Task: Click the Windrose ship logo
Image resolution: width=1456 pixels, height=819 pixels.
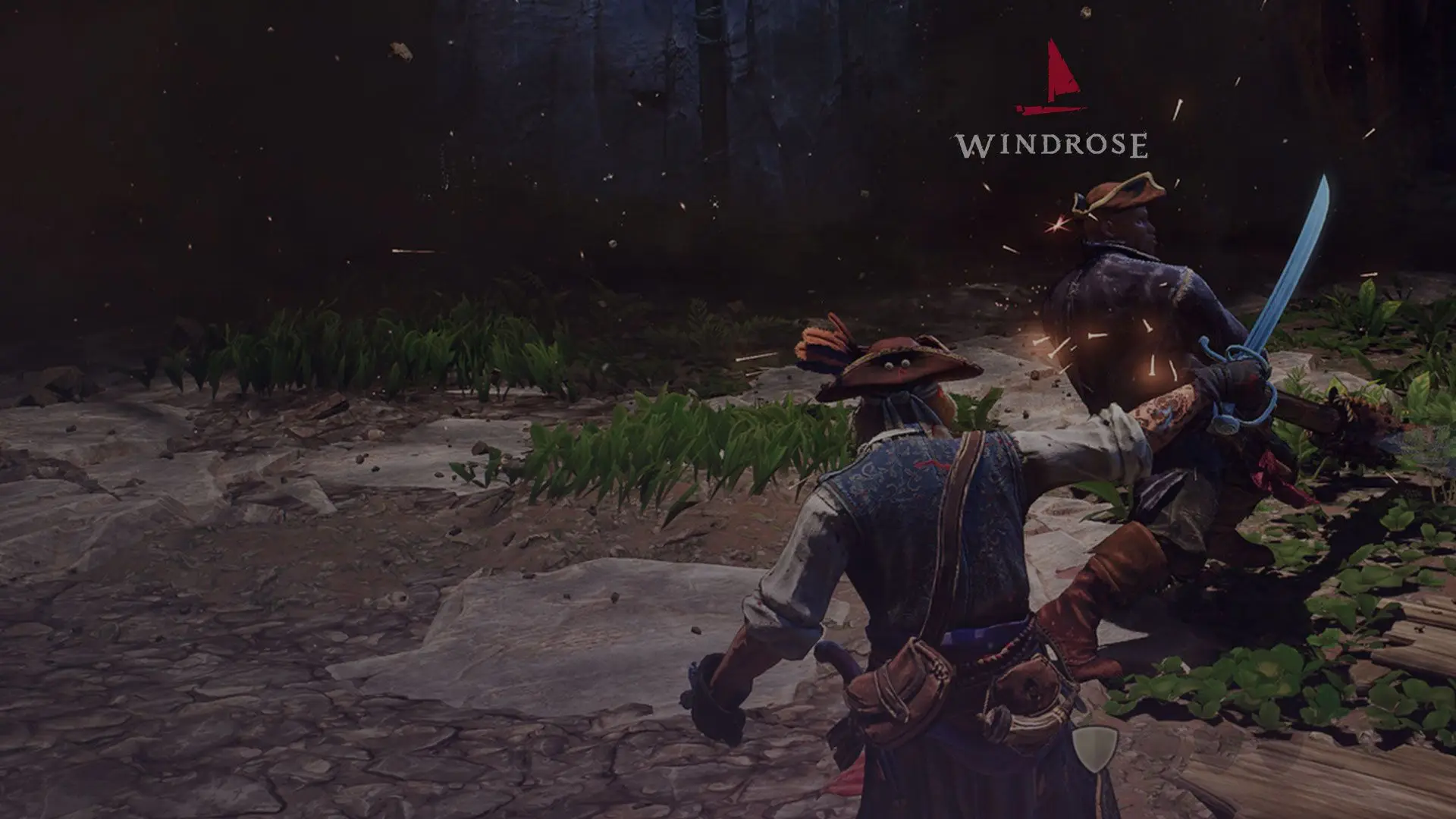Action: [x=1051, y=79]
